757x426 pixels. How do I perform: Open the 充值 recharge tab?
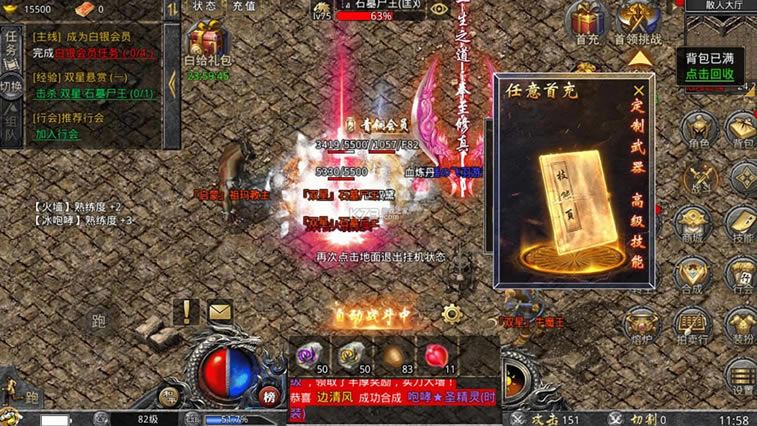[244, 6]
